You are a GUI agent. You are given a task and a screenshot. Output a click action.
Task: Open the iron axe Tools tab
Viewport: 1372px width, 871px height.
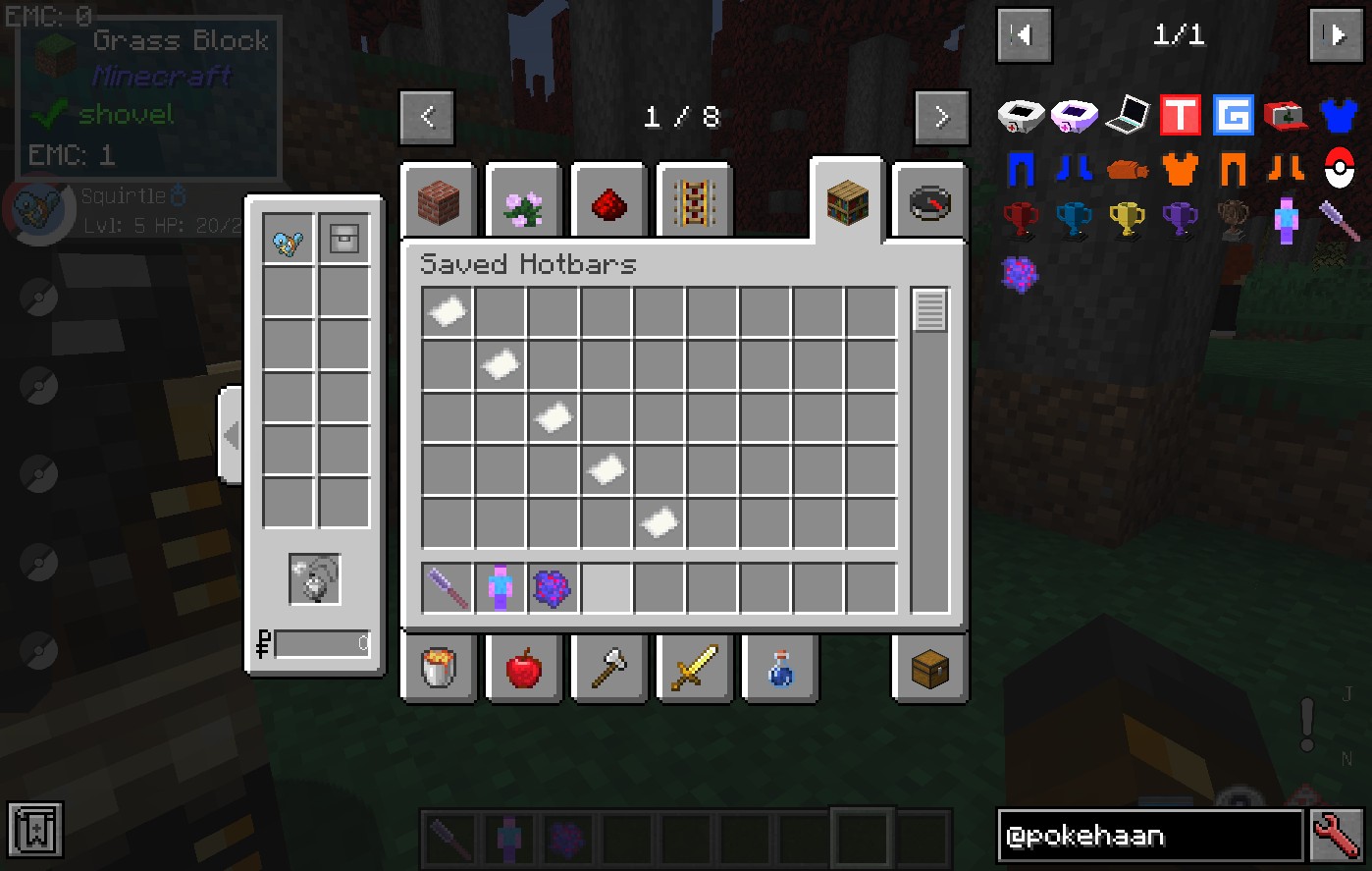pos(609,669)
